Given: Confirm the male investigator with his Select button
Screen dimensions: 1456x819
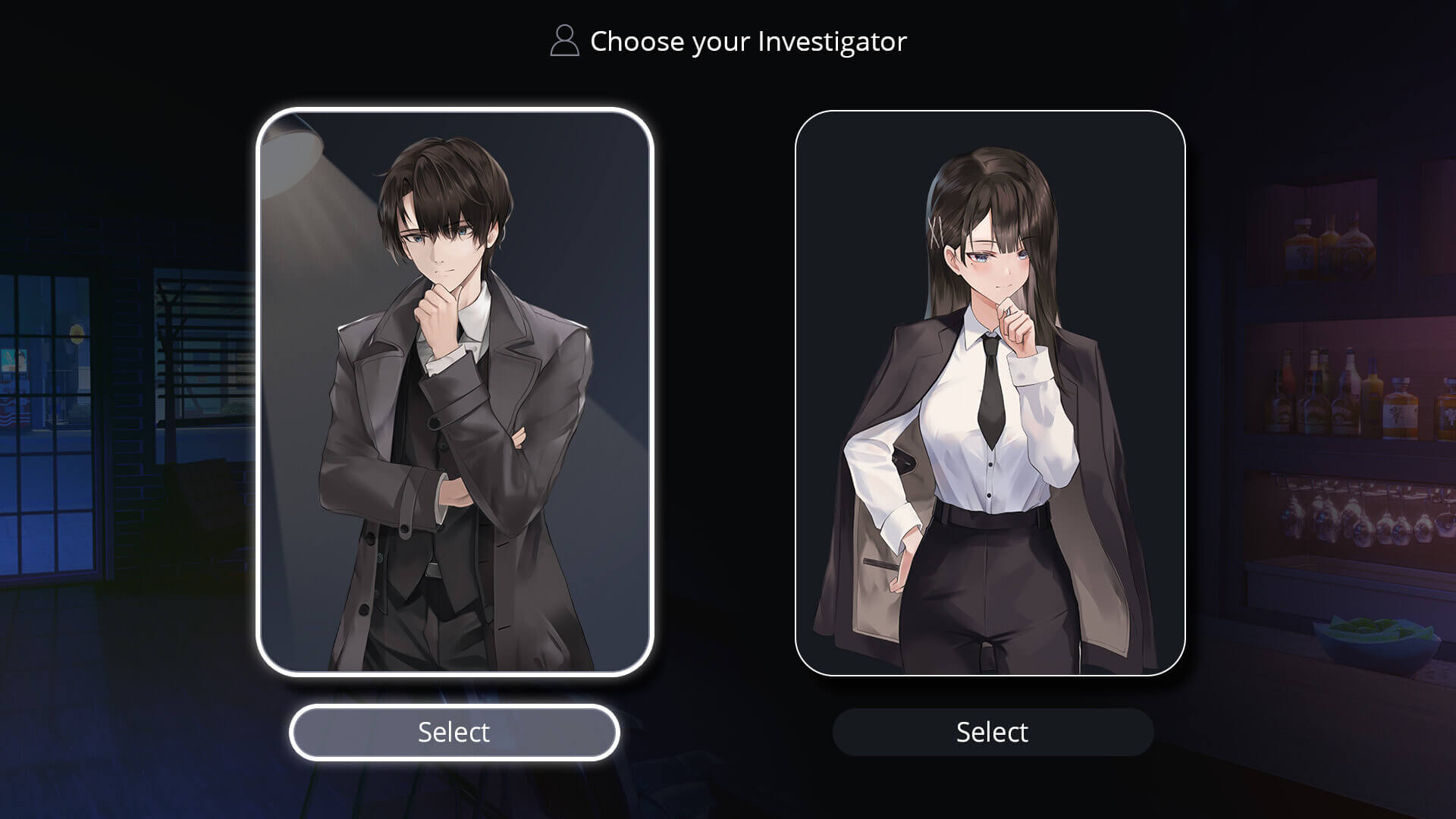Looking at the screenshot, I should [x=453, y=732].
